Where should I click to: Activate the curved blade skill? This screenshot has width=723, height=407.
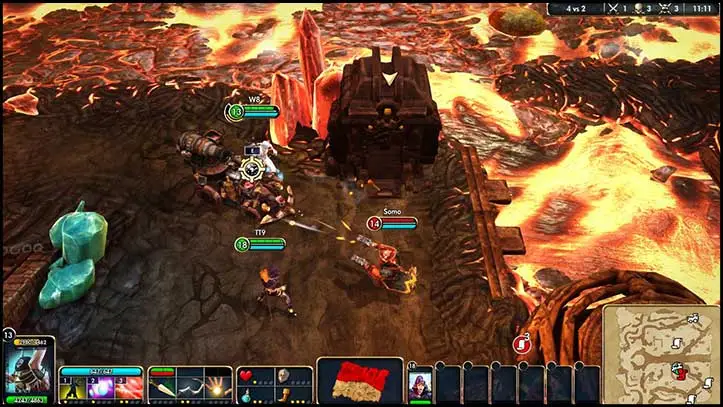[190, 386]
